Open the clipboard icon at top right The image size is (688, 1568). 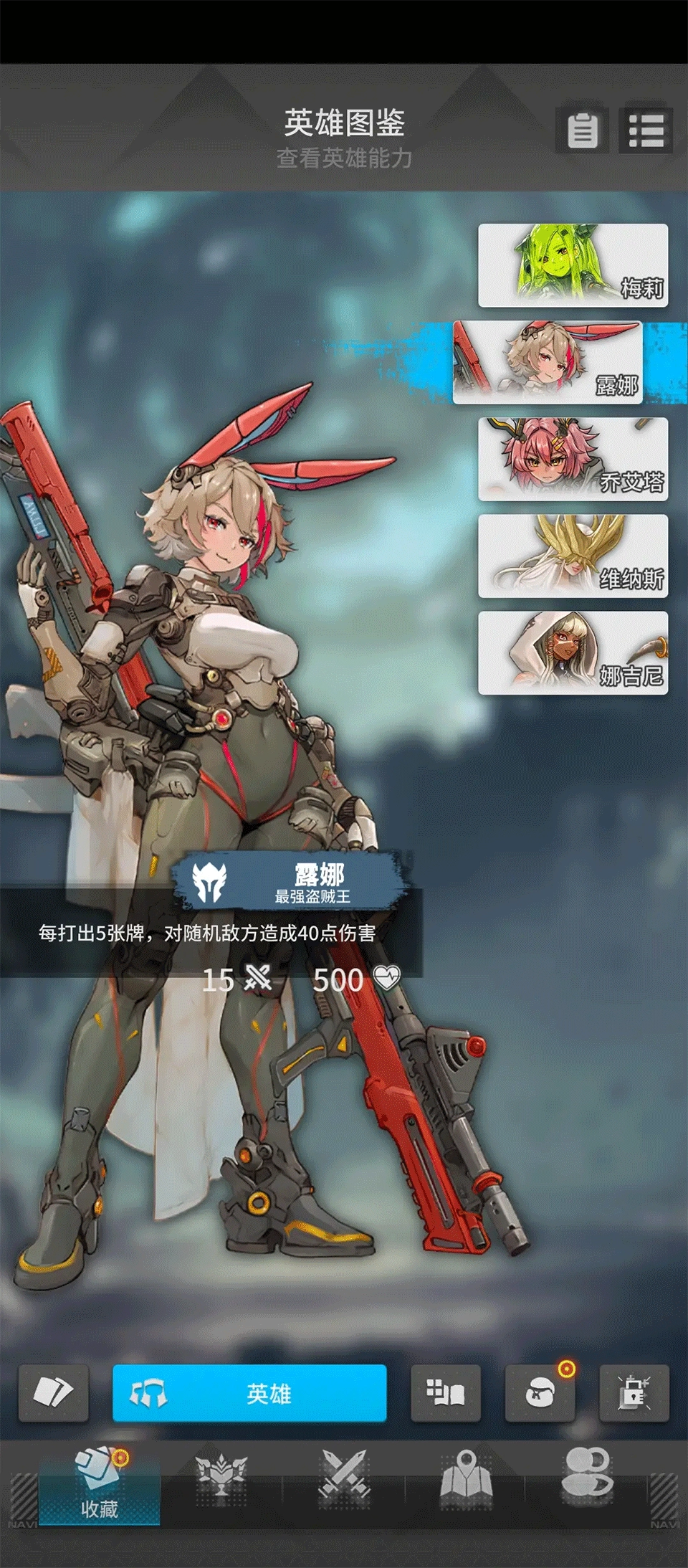(582, 130)
